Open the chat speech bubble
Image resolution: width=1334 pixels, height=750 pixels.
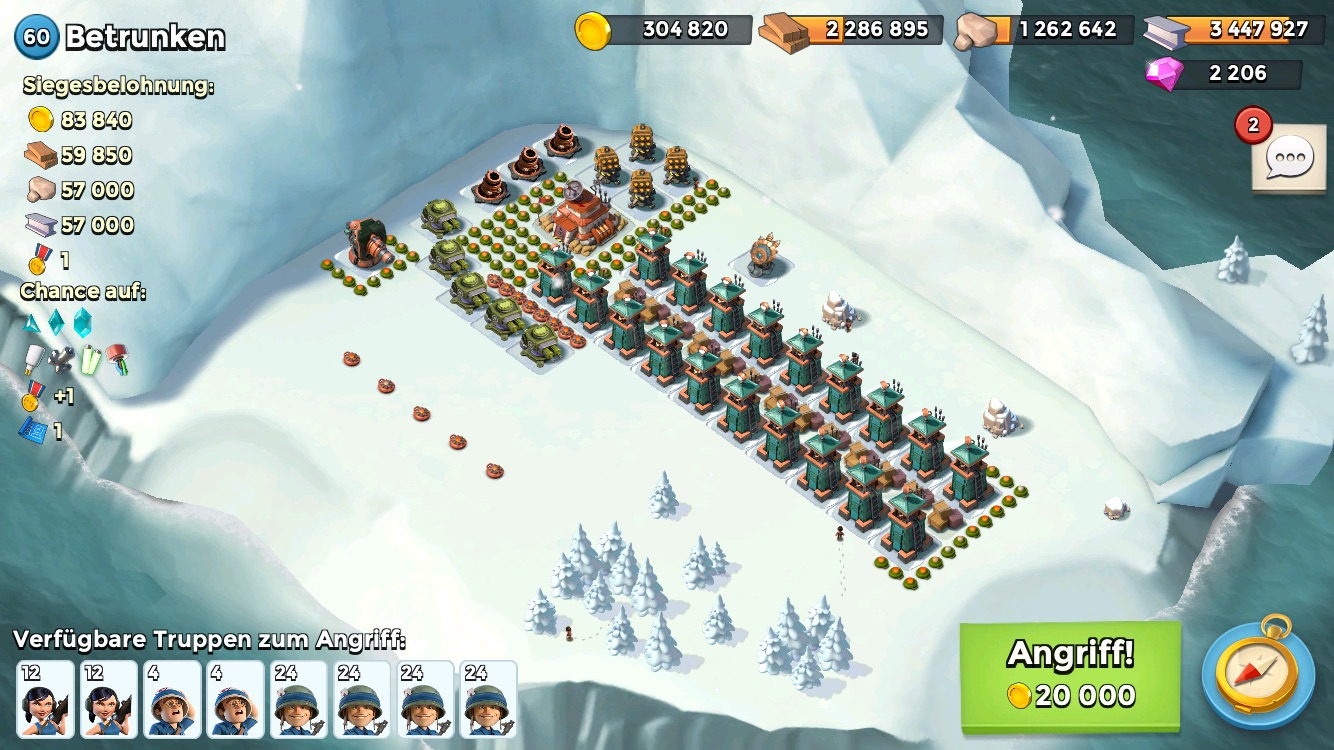(x=1288, y=158)
